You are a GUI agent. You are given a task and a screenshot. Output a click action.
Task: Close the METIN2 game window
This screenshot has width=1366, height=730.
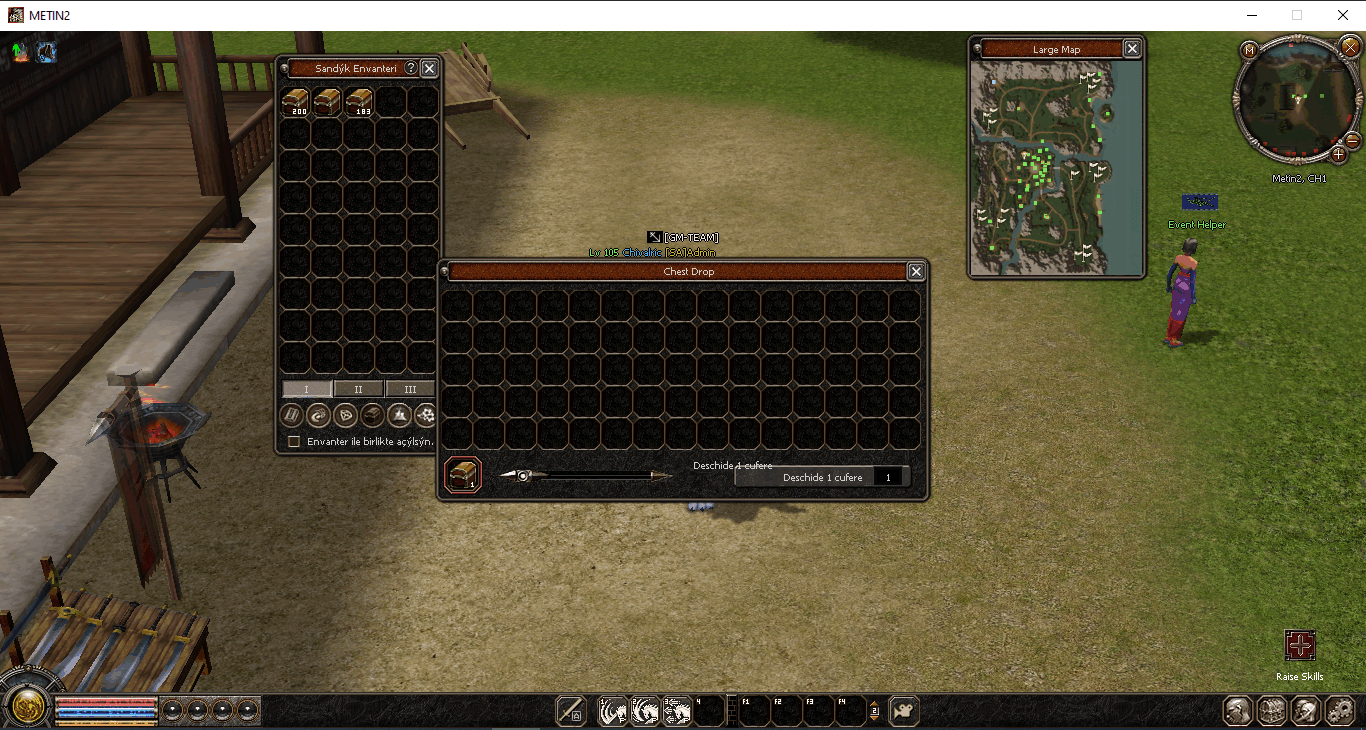(x=1343, y=15)
